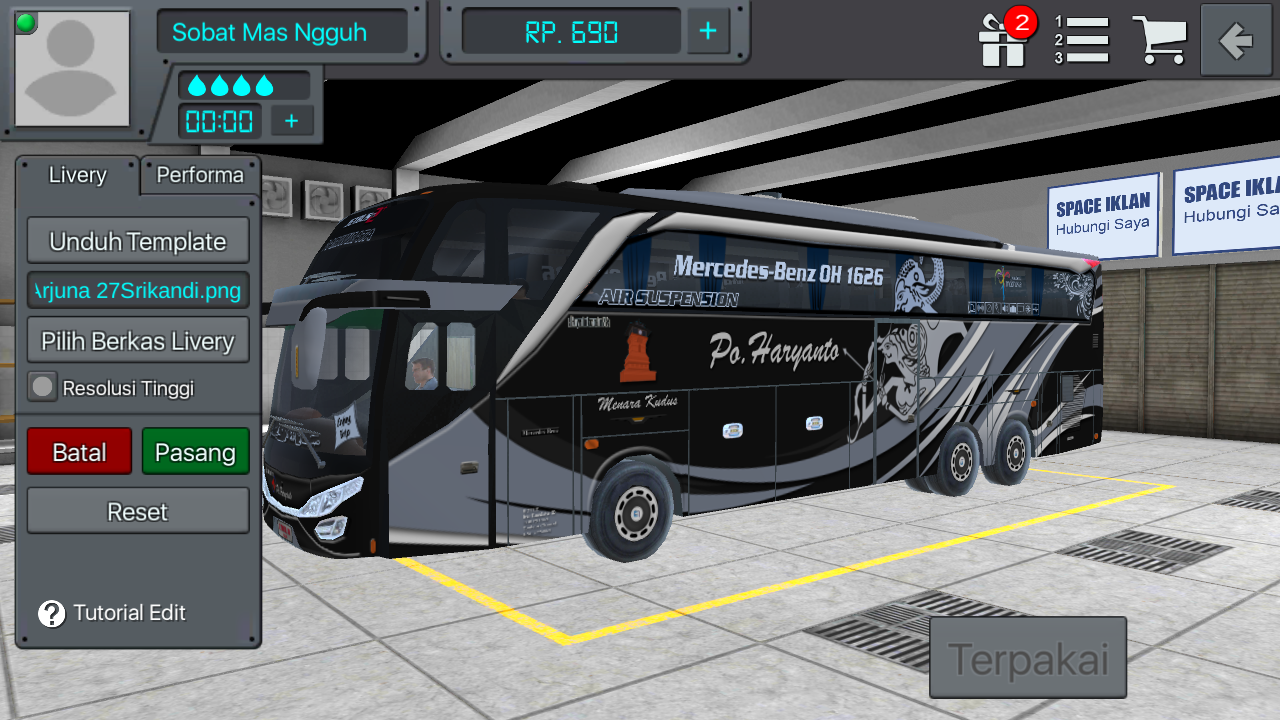Image resolution: width=1280 pixels, height=720 pixels.
Task: Open the shopping cart
Action: pos(1160,40)
